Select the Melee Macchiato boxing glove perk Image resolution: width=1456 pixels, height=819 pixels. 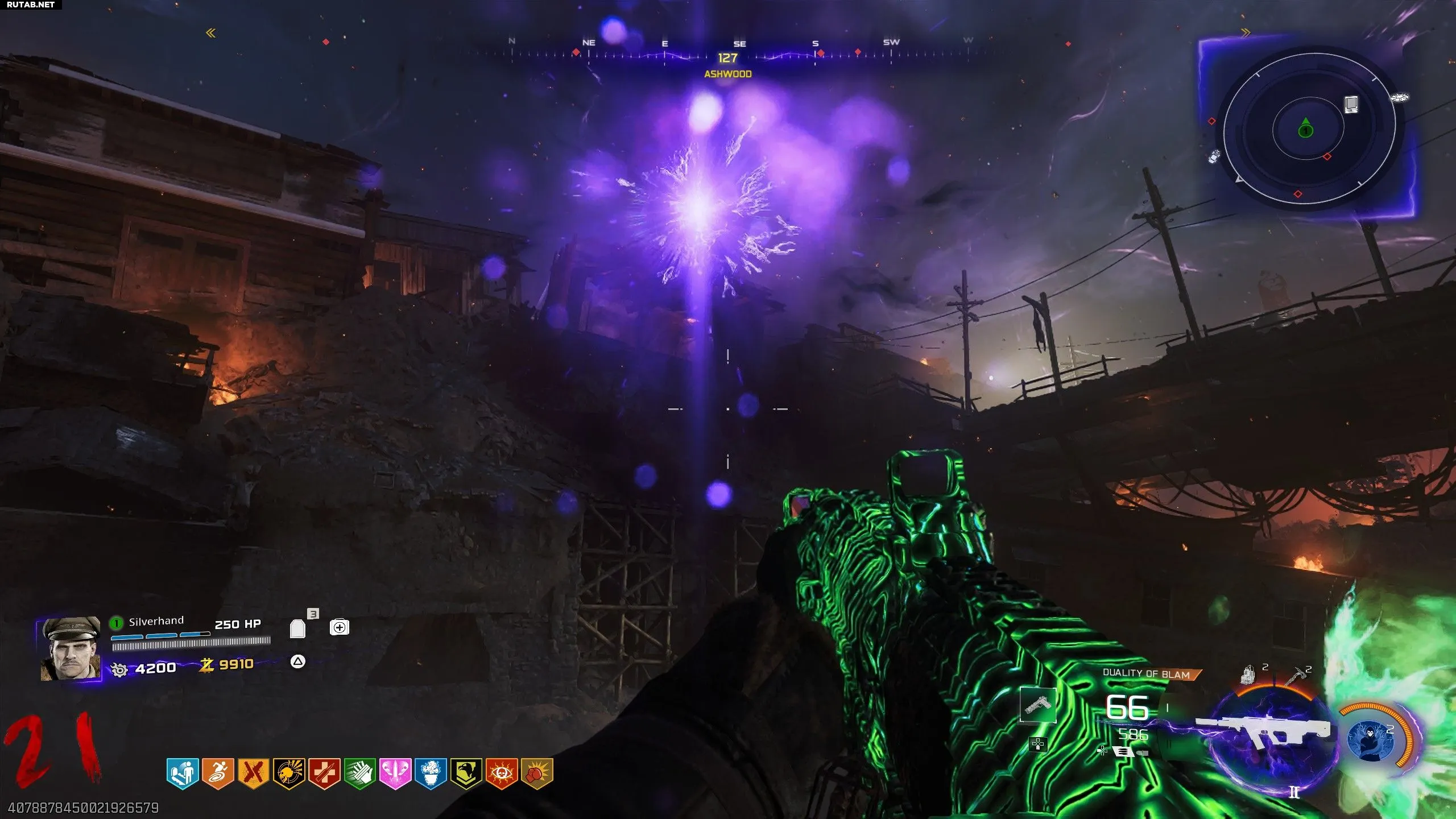click(x=536, y=773)
